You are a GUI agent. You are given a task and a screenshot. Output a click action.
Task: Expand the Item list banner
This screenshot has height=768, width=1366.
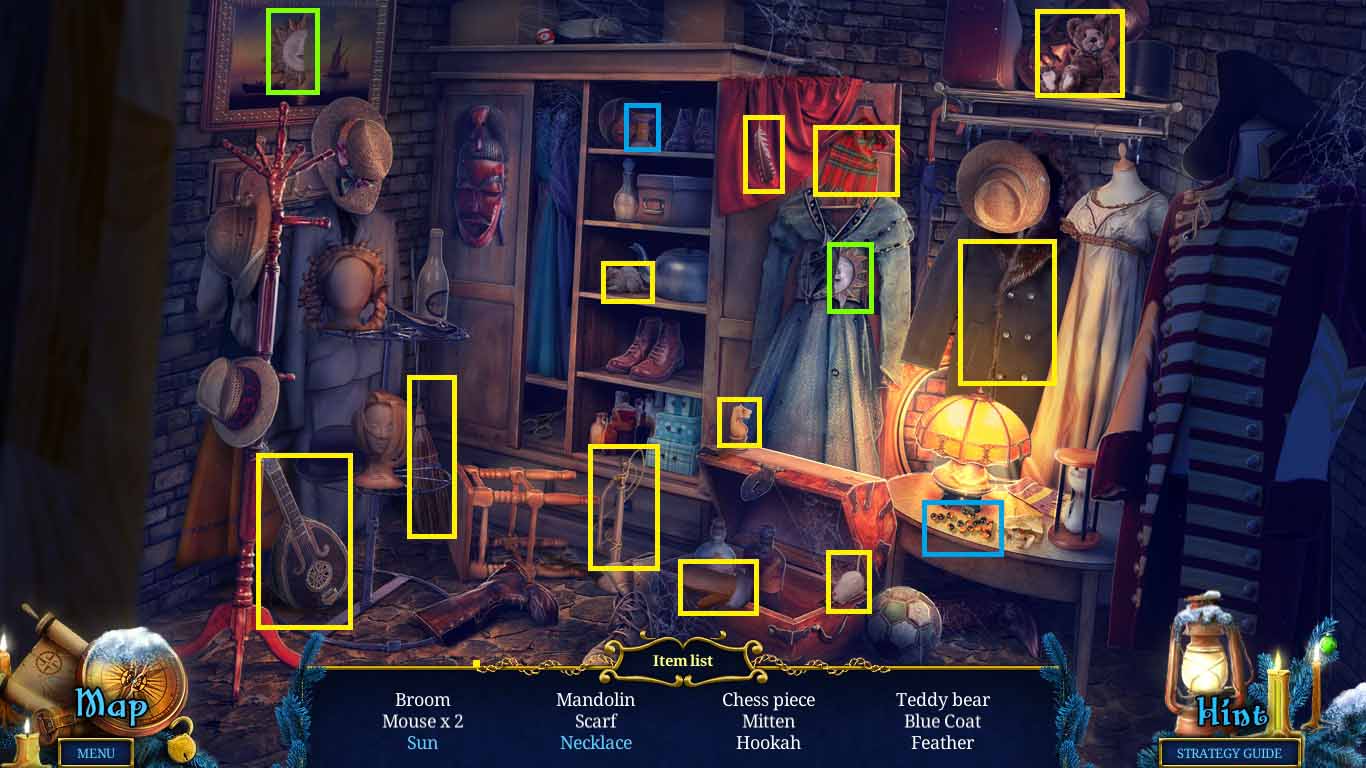click(x=683, y=660)
